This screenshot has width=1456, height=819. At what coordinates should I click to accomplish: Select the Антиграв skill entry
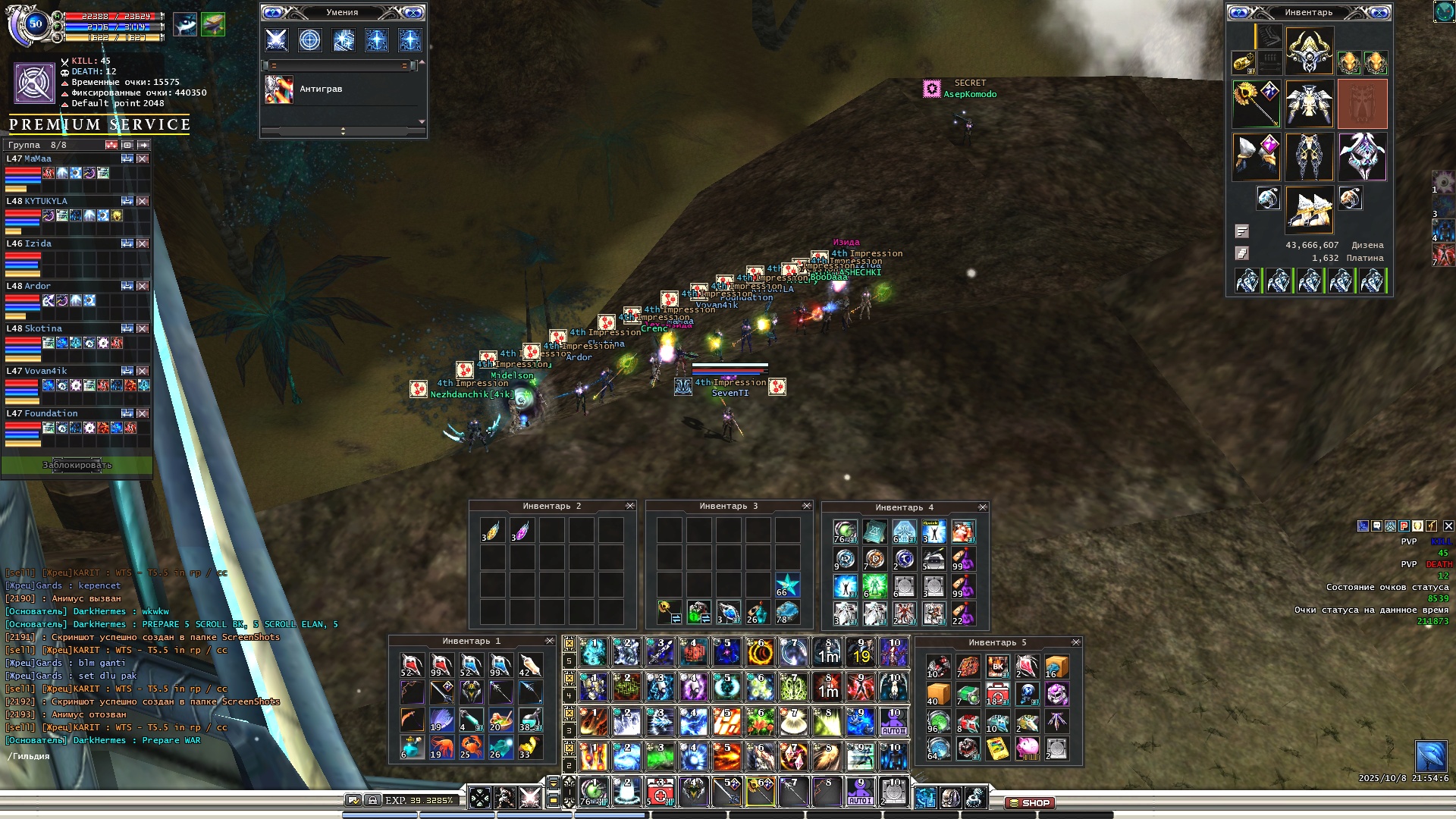click(321, 89)
